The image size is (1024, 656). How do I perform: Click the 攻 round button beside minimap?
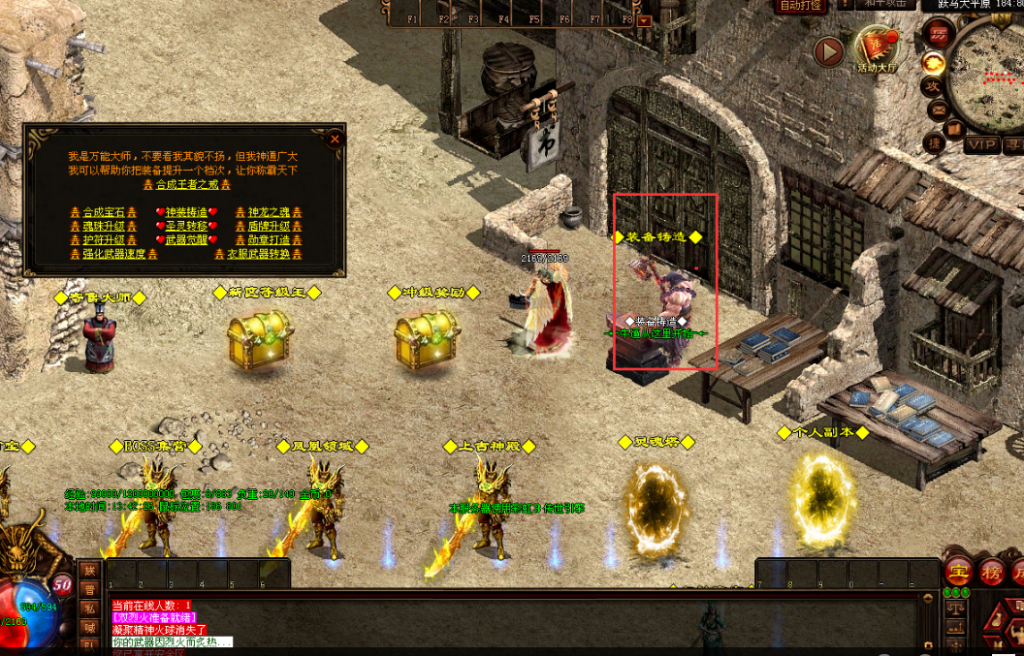pos(932,87)
